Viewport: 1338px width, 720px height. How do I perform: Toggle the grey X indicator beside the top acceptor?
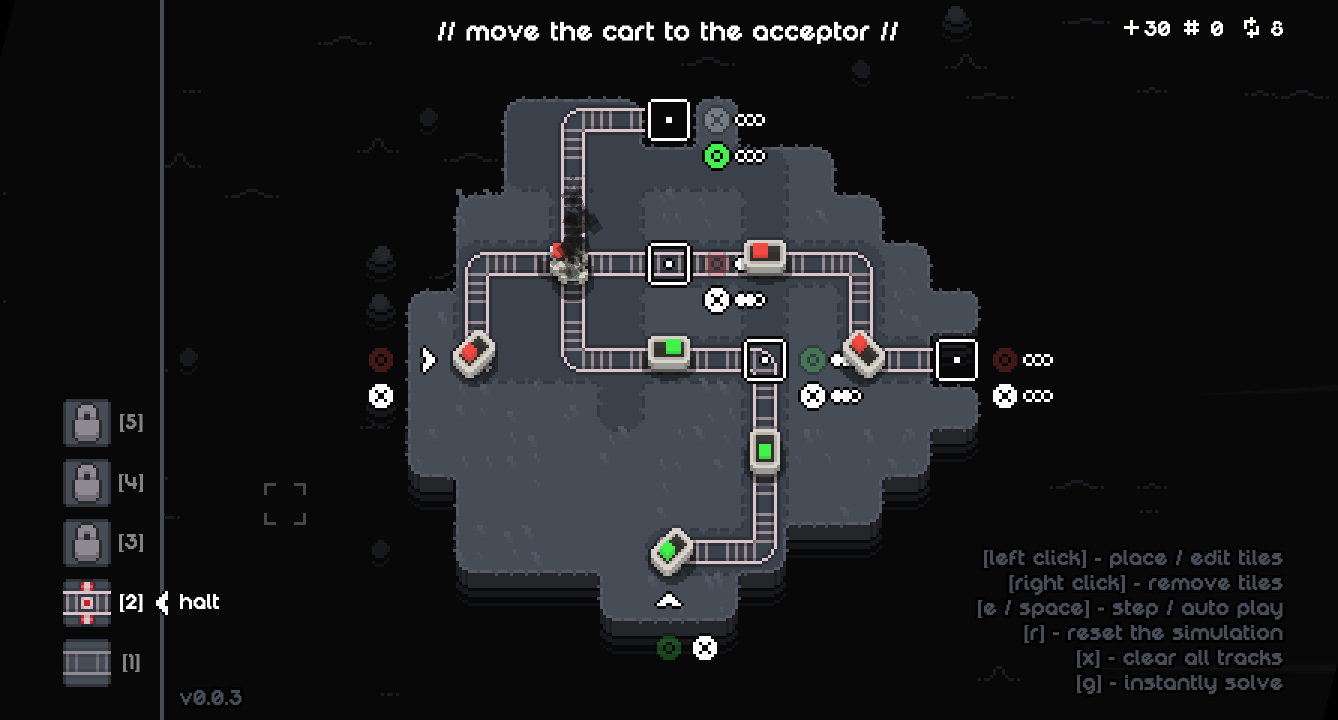[716, 119]
